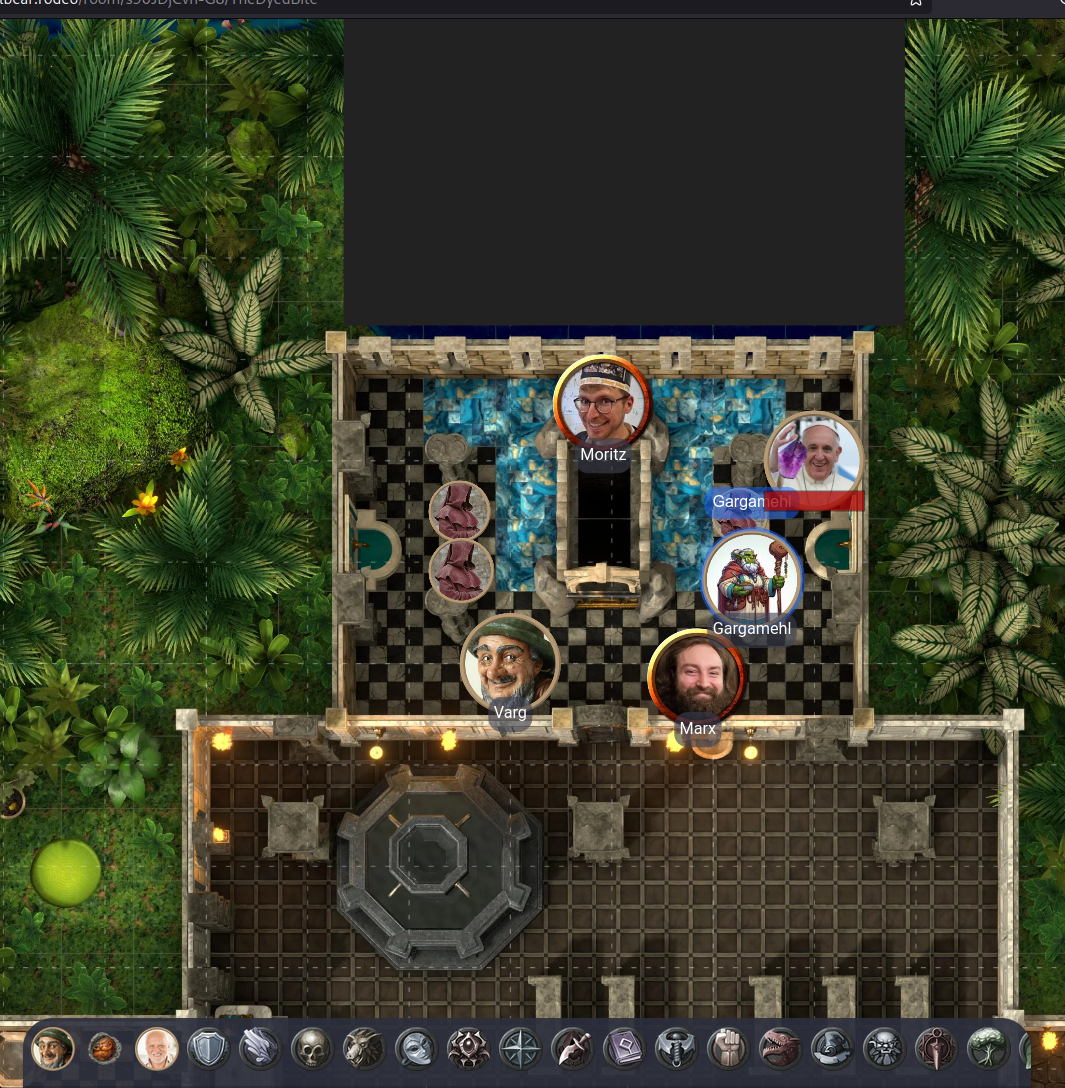Viewport: 1065px width, 1088px height.
Task: Choose the compass star icon
Action: coord(520,1049)
